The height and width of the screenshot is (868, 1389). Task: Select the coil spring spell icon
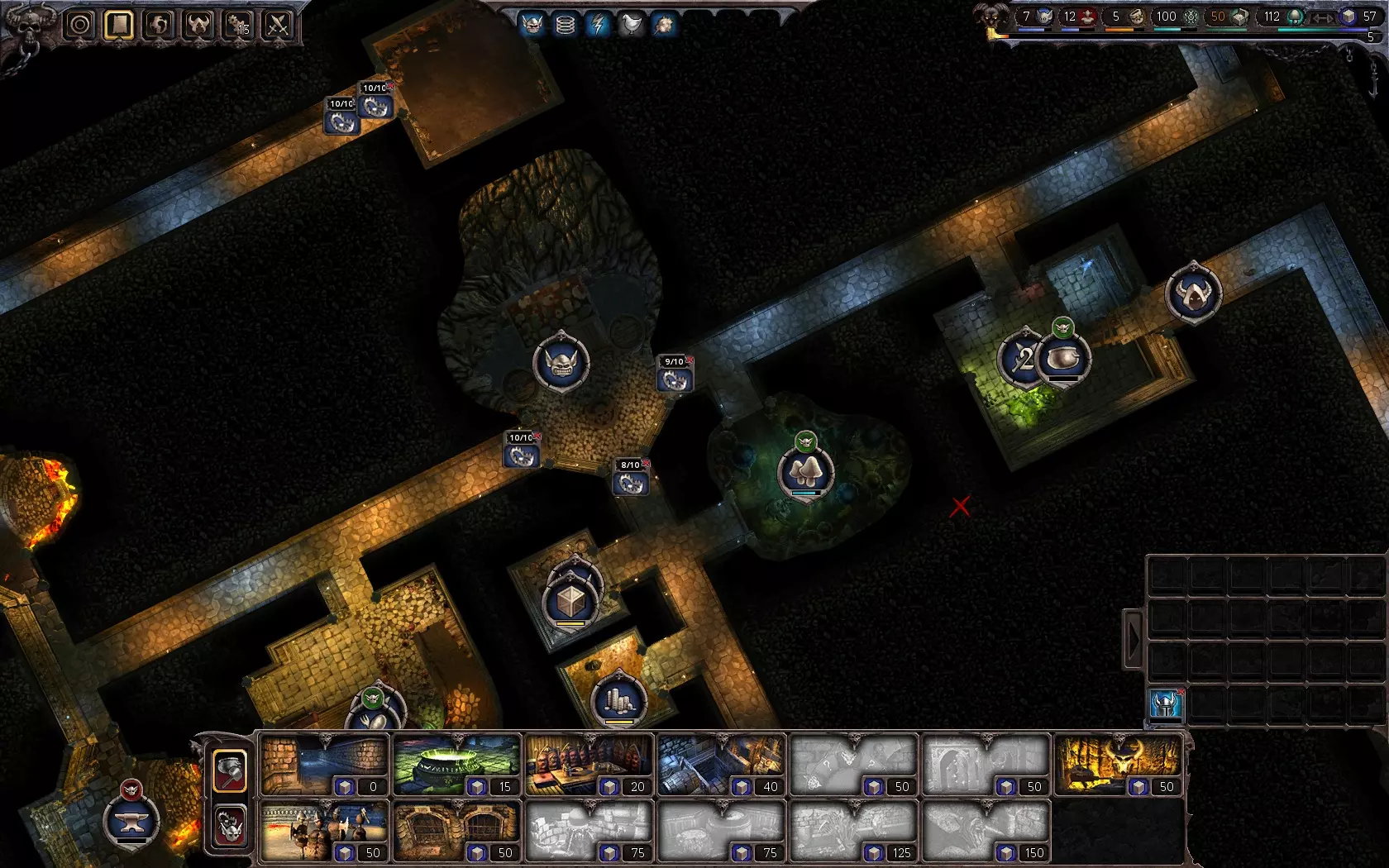point(566,25)
